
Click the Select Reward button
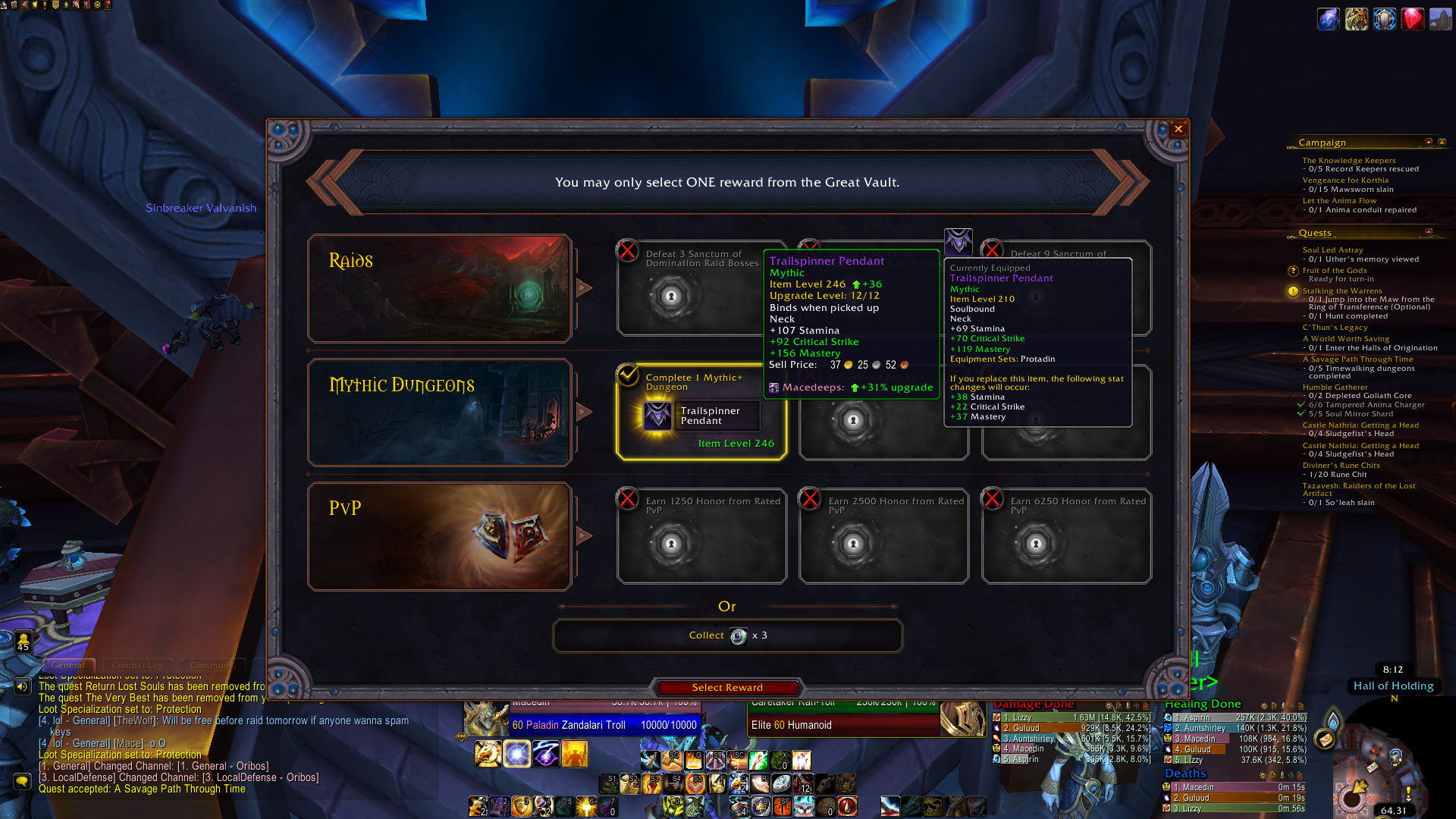tap(726, 688)
